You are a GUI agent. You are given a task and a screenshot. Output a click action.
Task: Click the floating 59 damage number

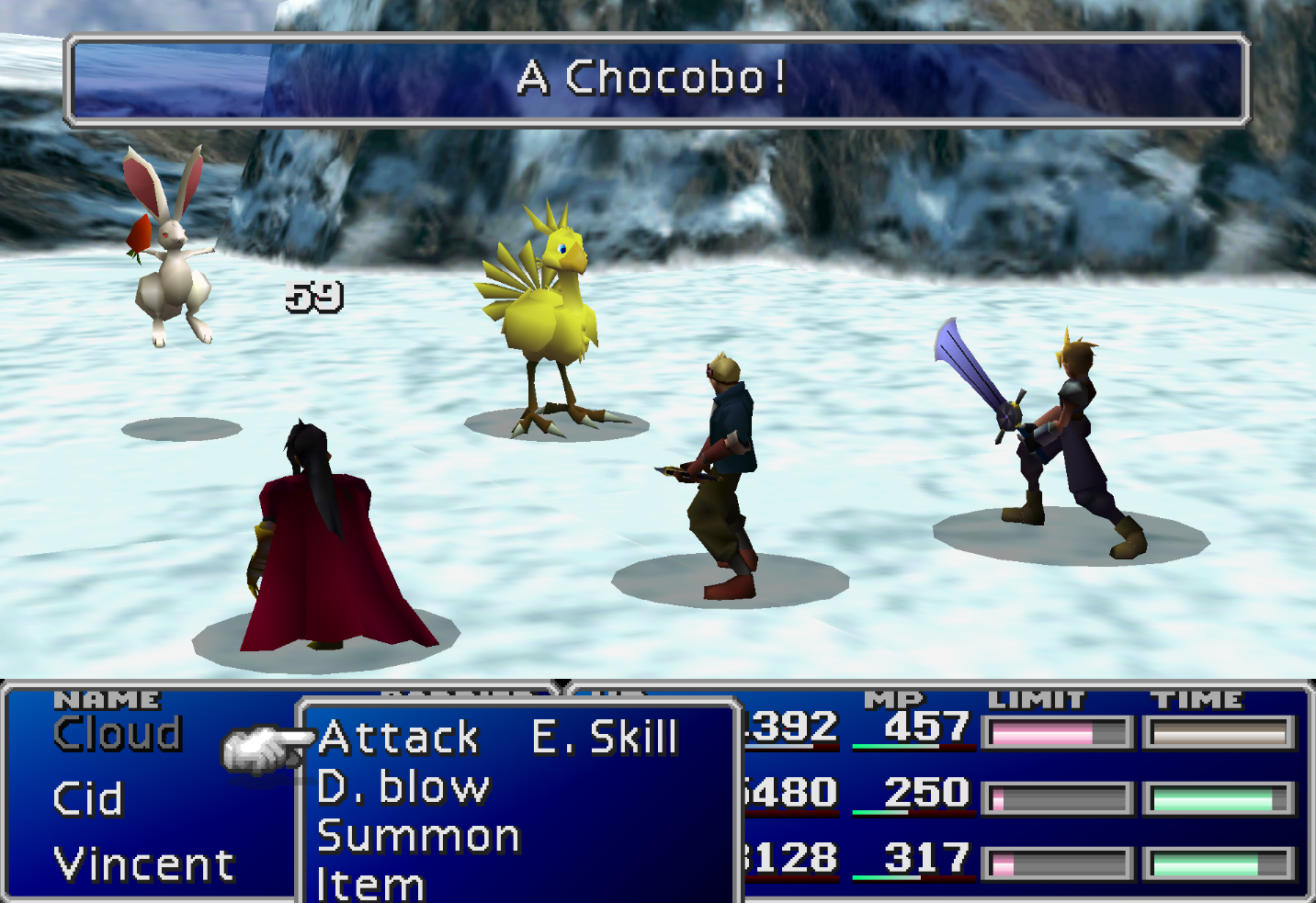coord(312,296)
